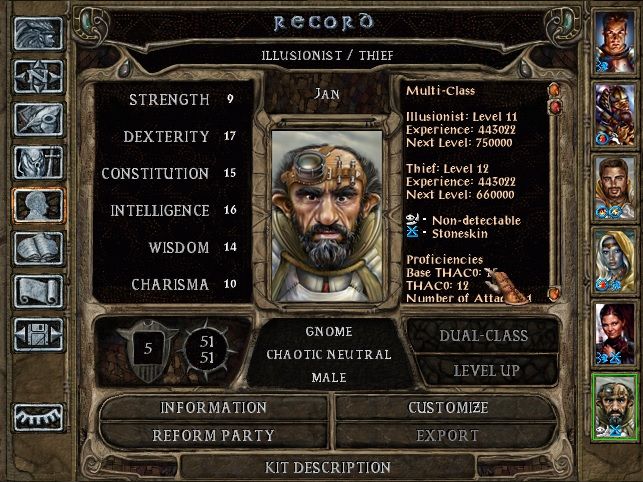Click the Customize button
643x482 pixels.
click(x=448, y=408)
